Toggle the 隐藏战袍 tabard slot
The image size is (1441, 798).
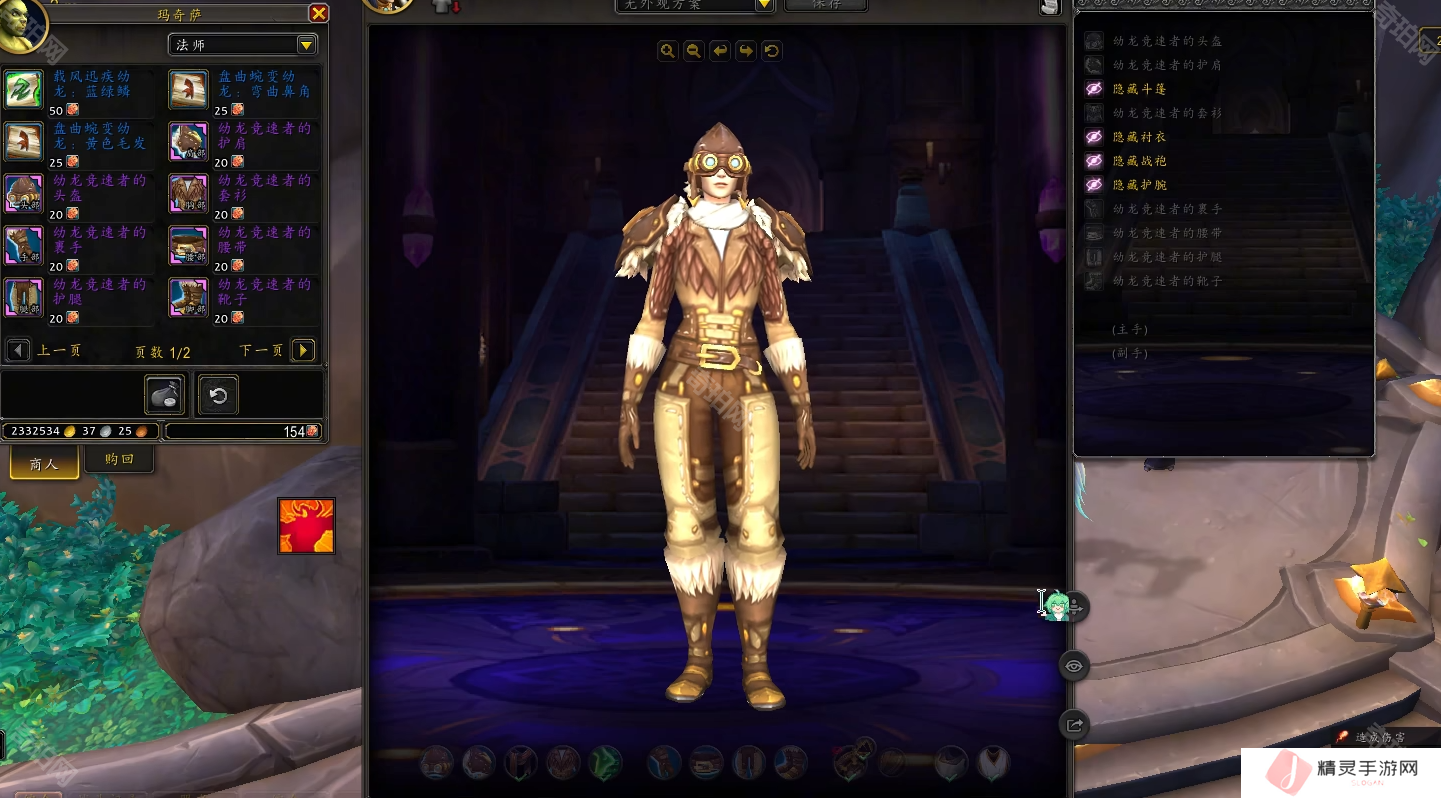[1095, 161]
